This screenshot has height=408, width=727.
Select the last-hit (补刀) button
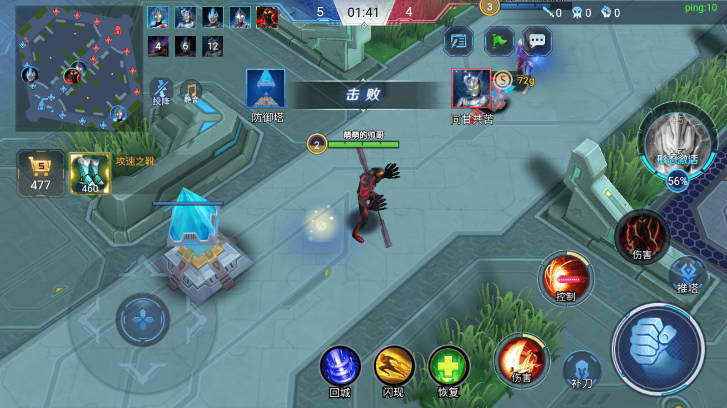582,368
